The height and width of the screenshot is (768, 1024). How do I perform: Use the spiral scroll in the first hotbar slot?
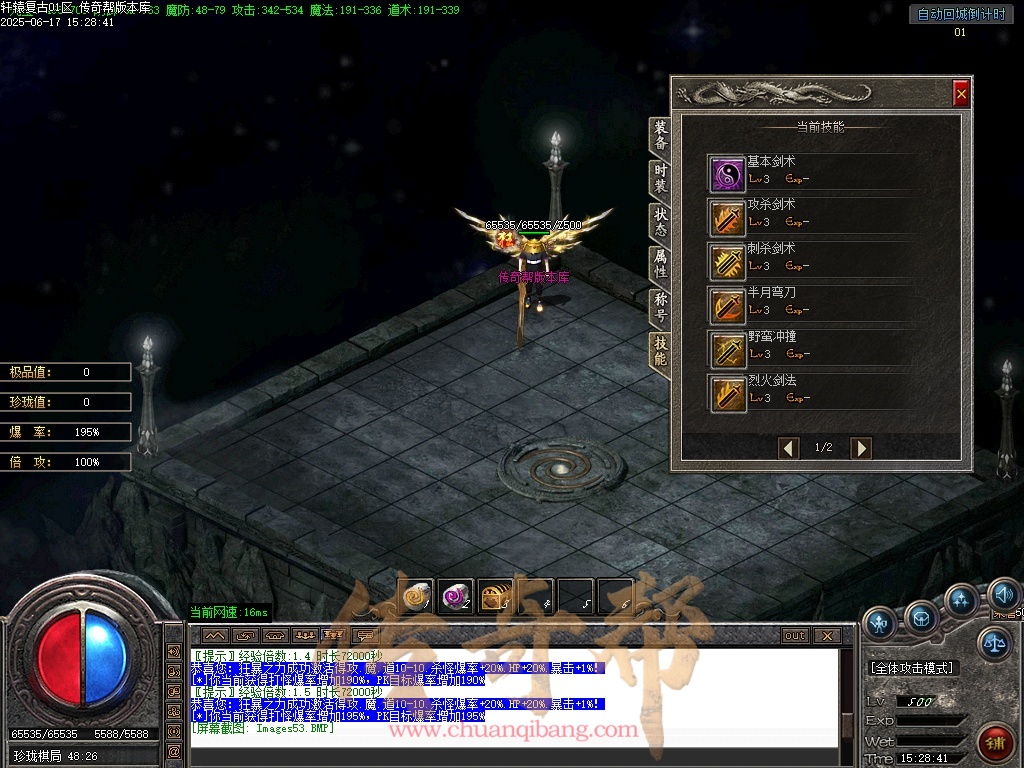point(415,596)
